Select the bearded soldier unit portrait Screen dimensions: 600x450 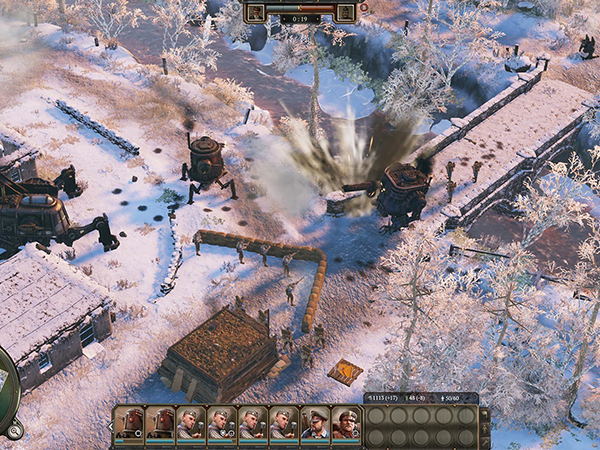[x=345, y=424]
